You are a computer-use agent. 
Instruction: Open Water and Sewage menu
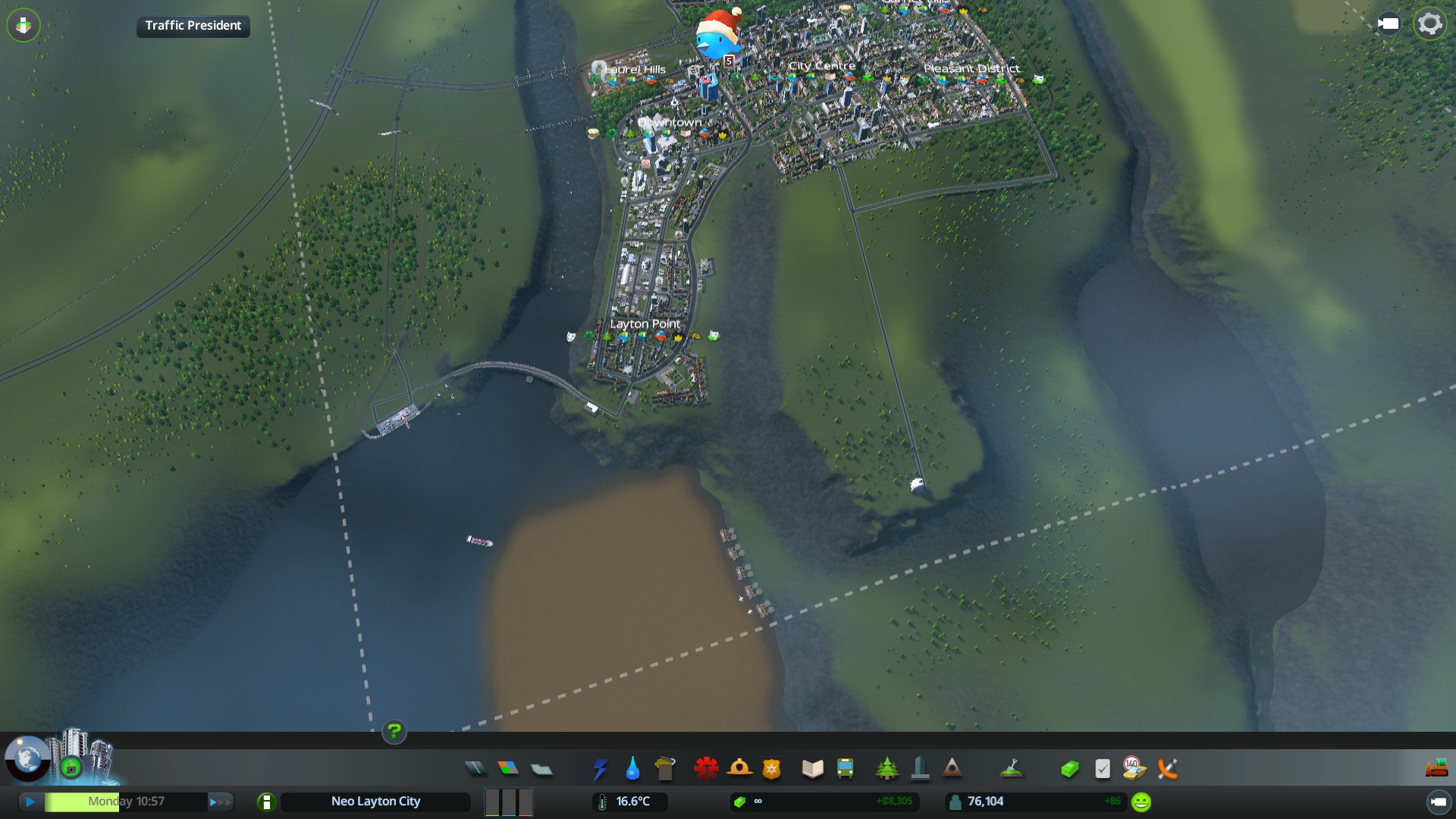point(632,769)
